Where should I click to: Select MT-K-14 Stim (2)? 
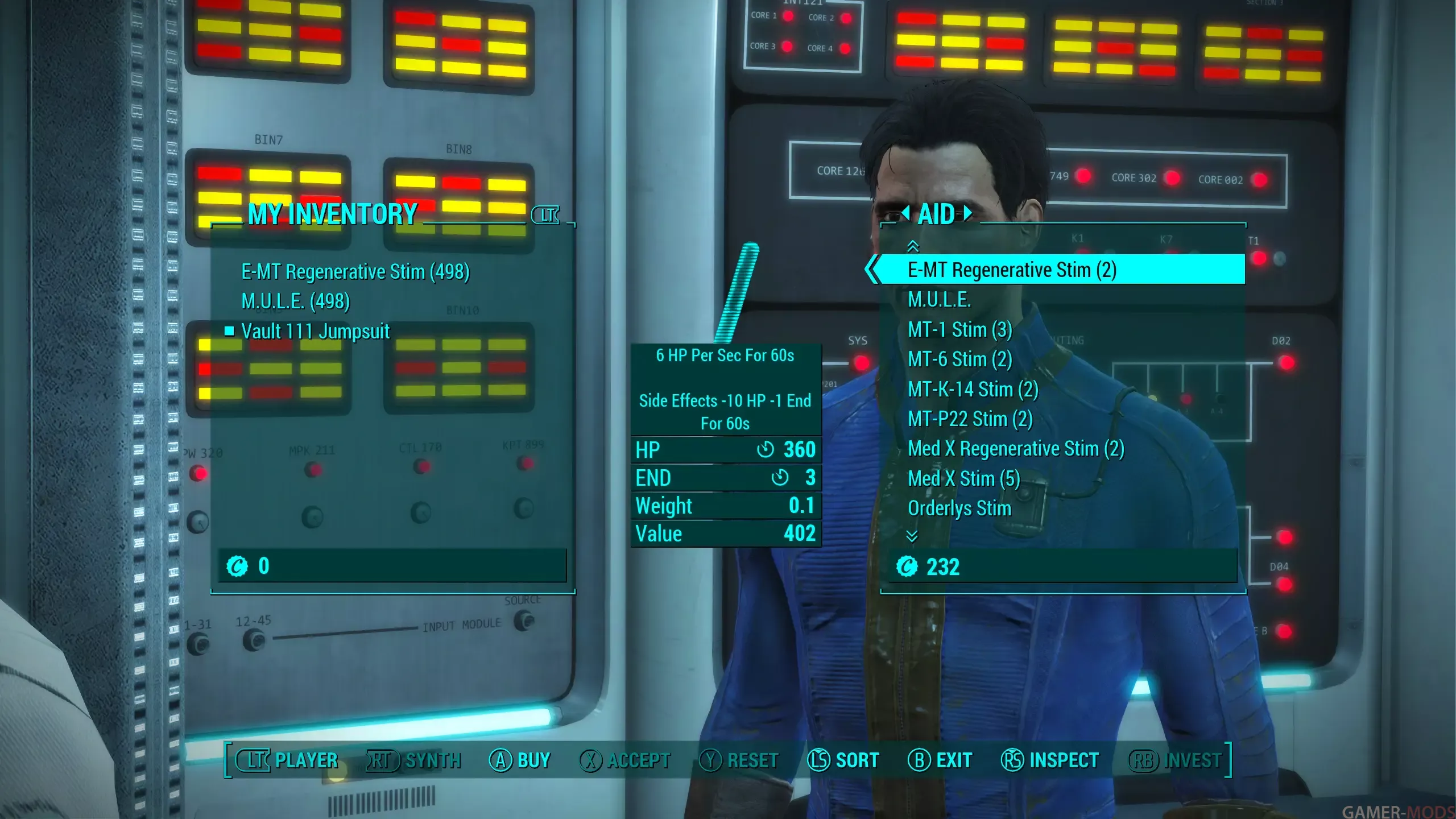click(973, 390)
